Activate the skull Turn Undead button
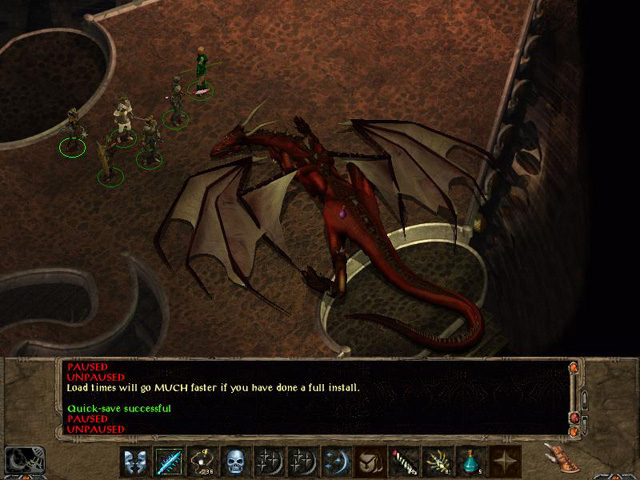640x480 pixels. pyautogui.click(x=234, y=462)
